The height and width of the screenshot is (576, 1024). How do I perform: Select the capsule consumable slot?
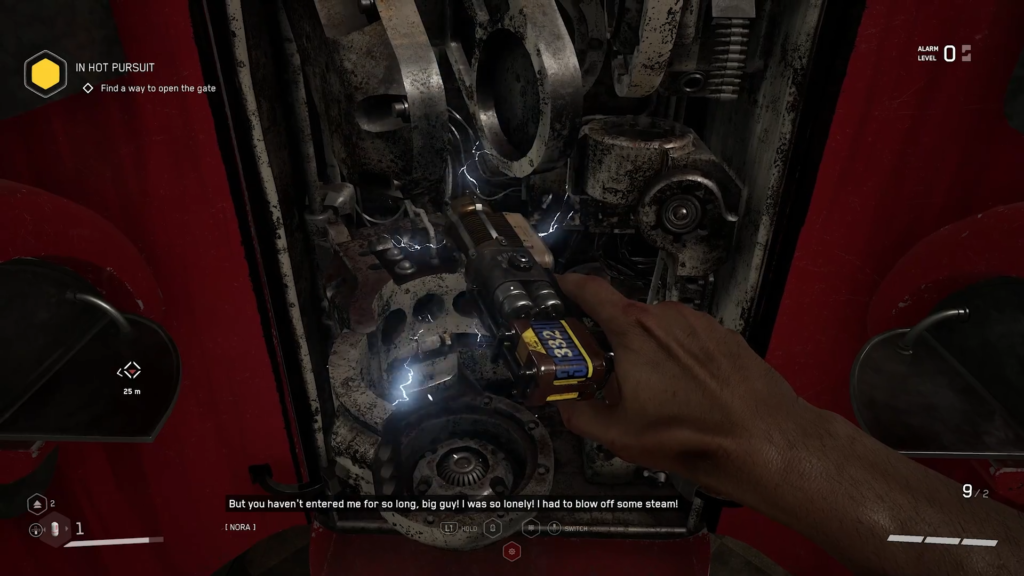point(57,529)
